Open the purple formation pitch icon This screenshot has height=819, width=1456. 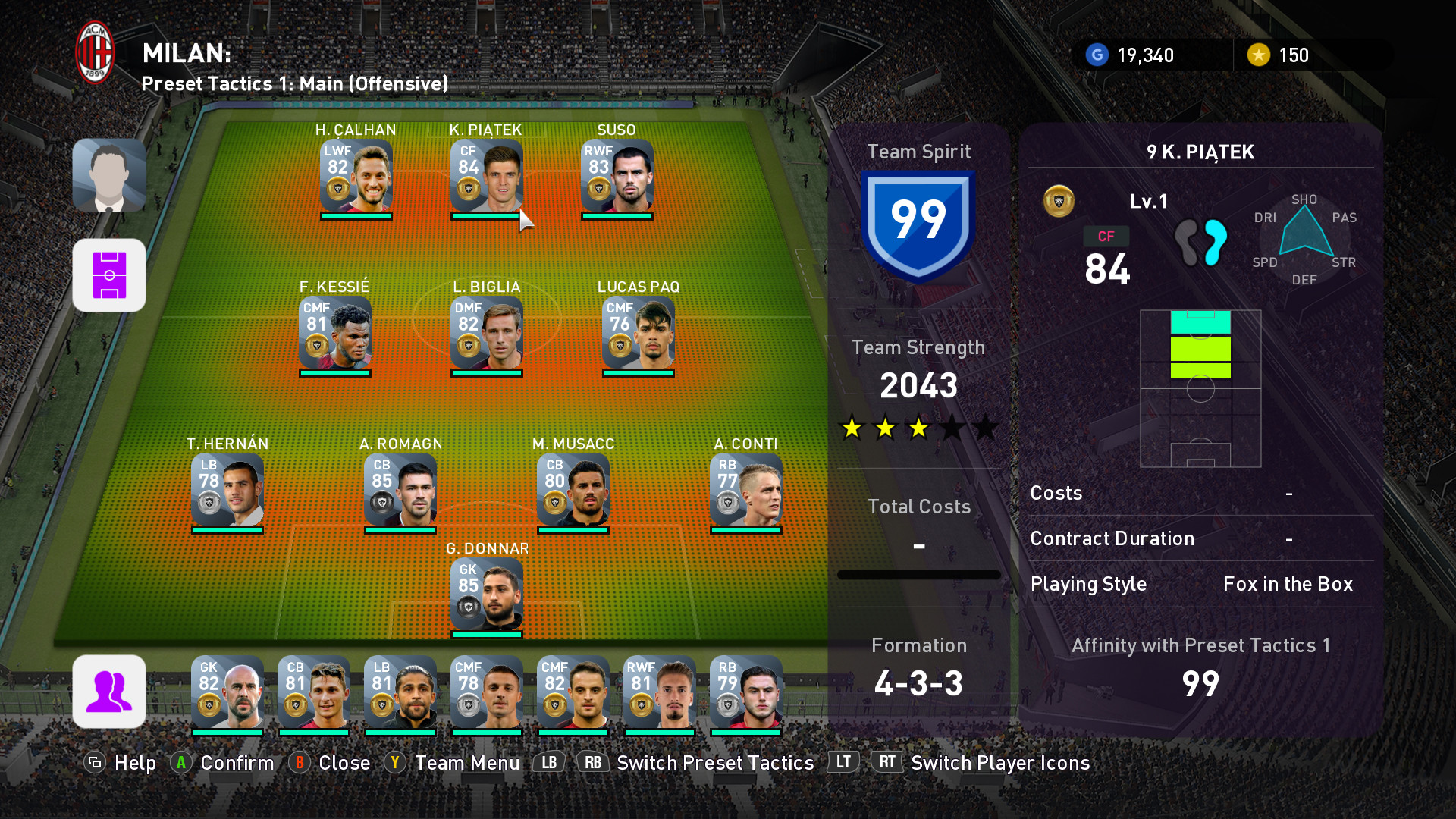(109, 275)
